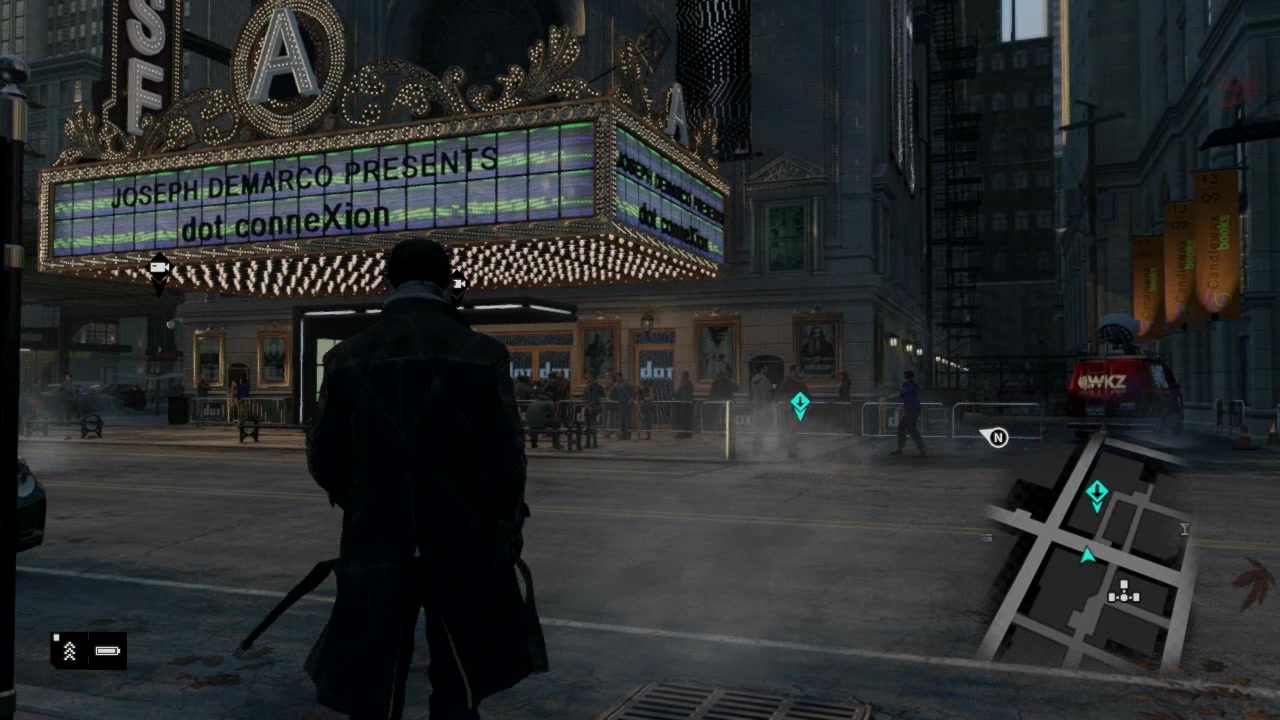Click the N compass north indicator
The width and height of the screenshot is (1280, 720).
point(996,437)
